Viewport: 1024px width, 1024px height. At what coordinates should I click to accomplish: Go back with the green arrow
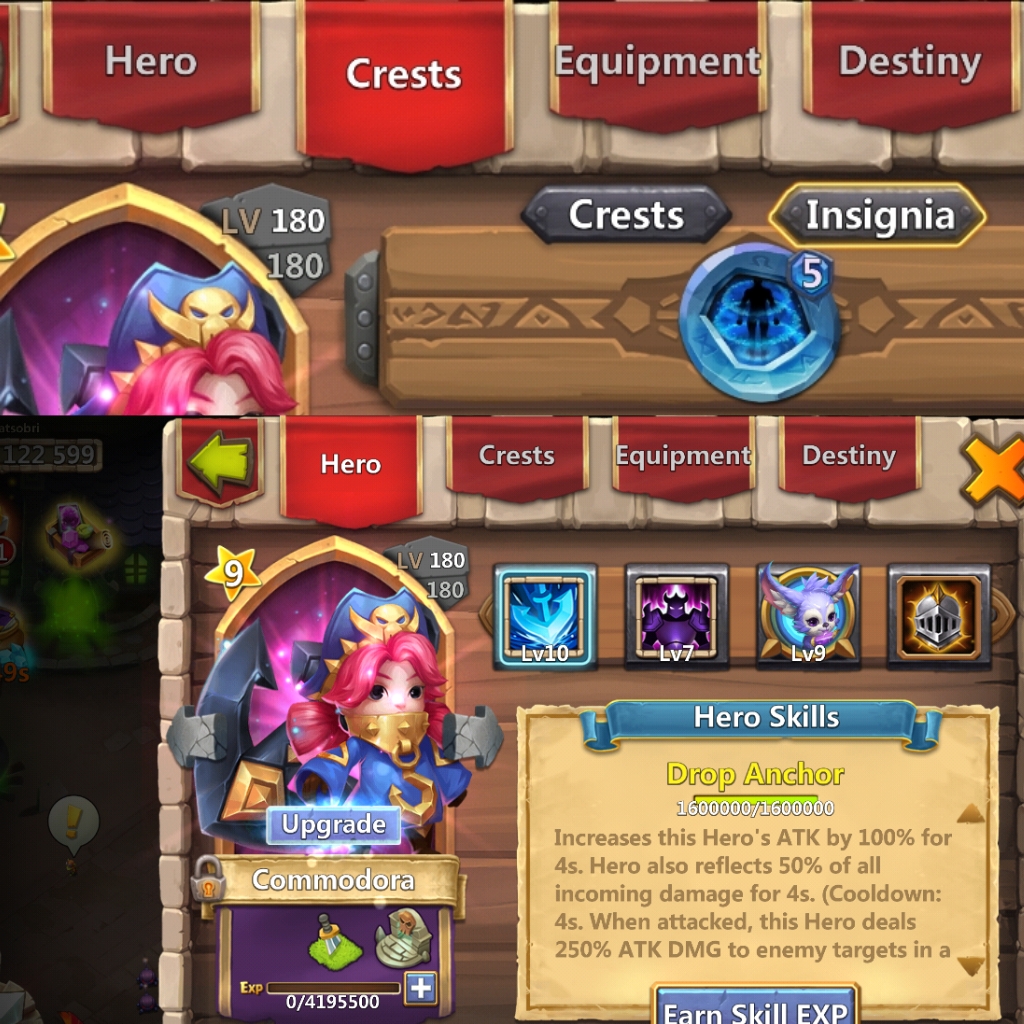coord(221,462)
